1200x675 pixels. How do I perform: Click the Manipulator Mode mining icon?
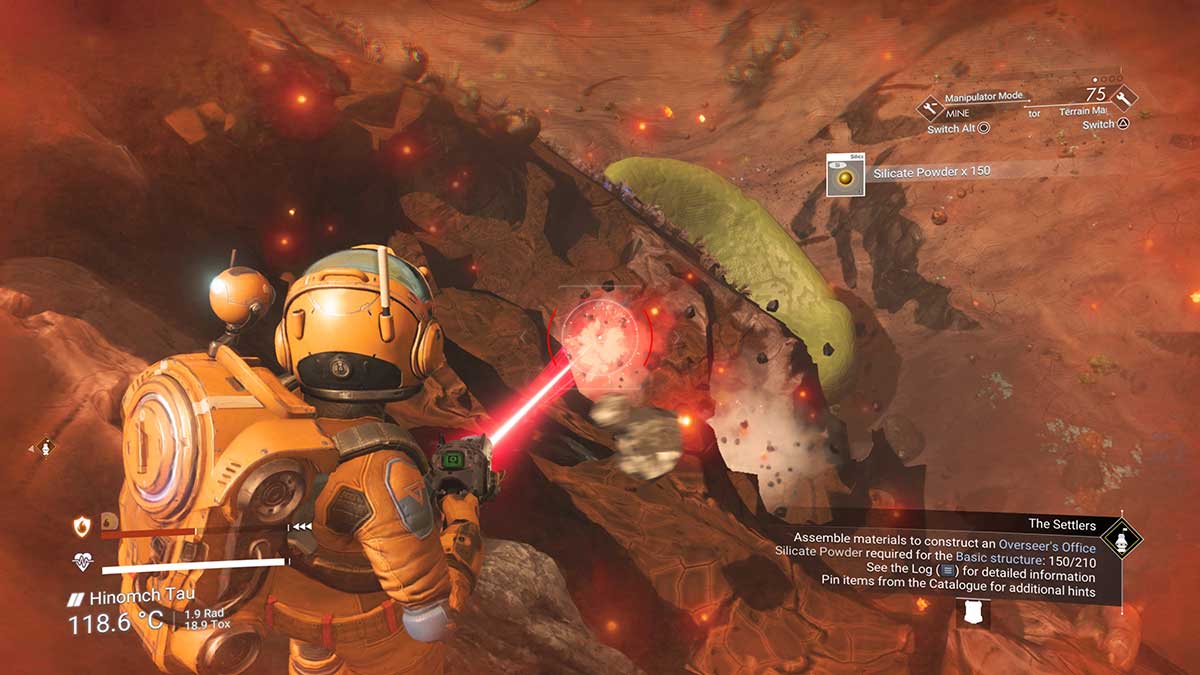click(x=930, y=105)
